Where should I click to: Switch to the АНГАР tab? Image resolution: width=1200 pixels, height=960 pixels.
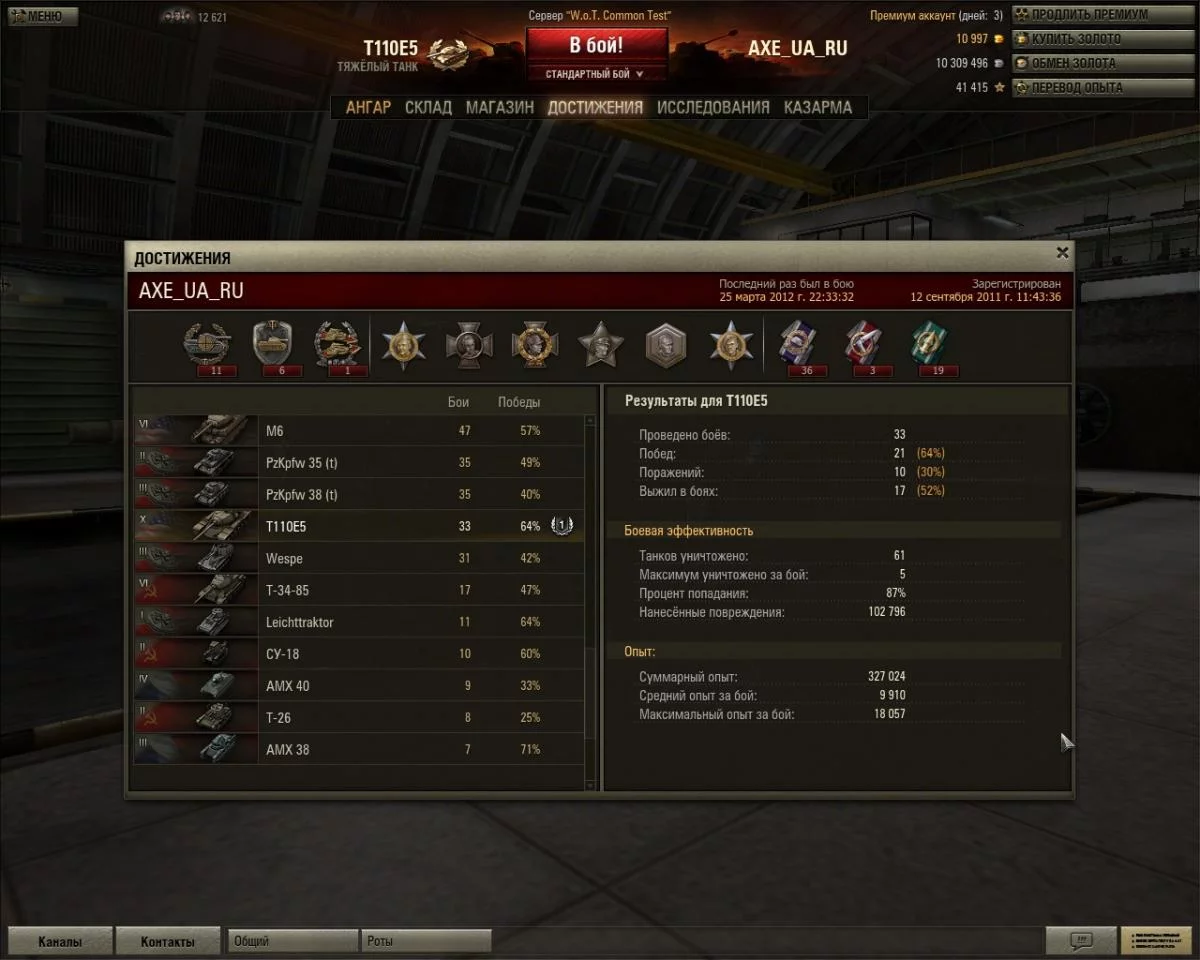click(x=368, y=107)
